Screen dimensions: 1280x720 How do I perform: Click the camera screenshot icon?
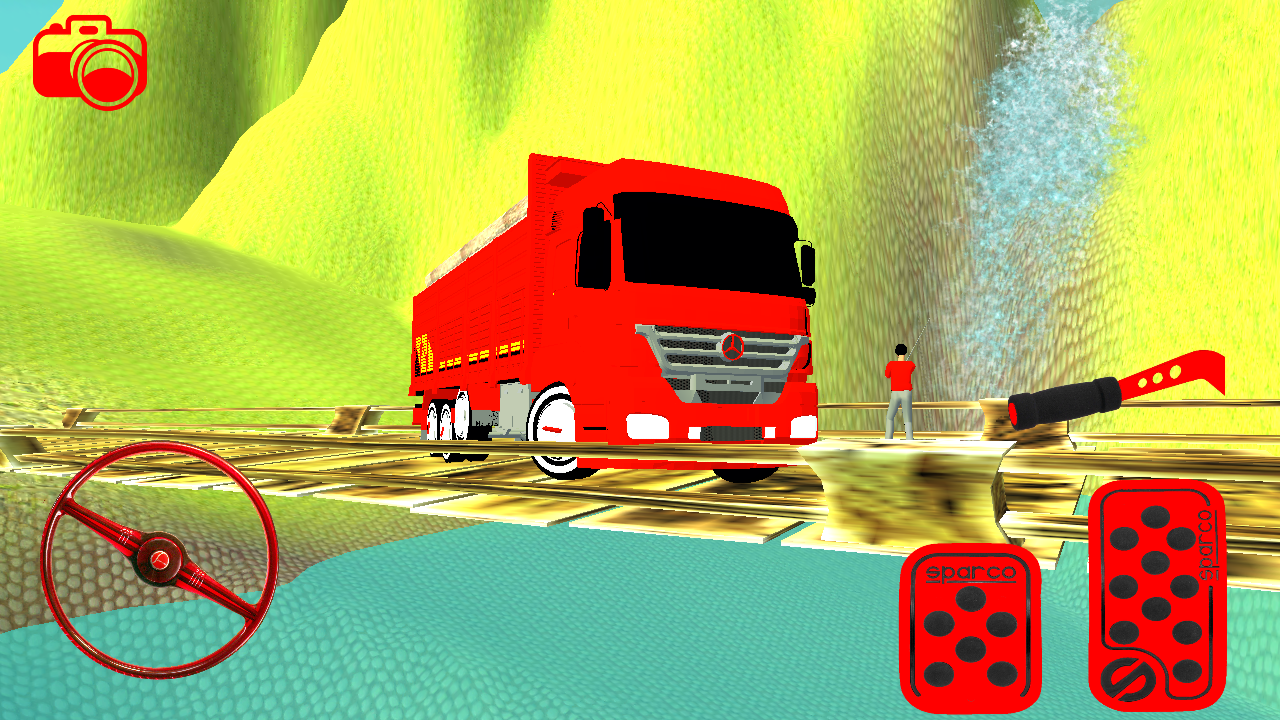(x=92, y=62)
